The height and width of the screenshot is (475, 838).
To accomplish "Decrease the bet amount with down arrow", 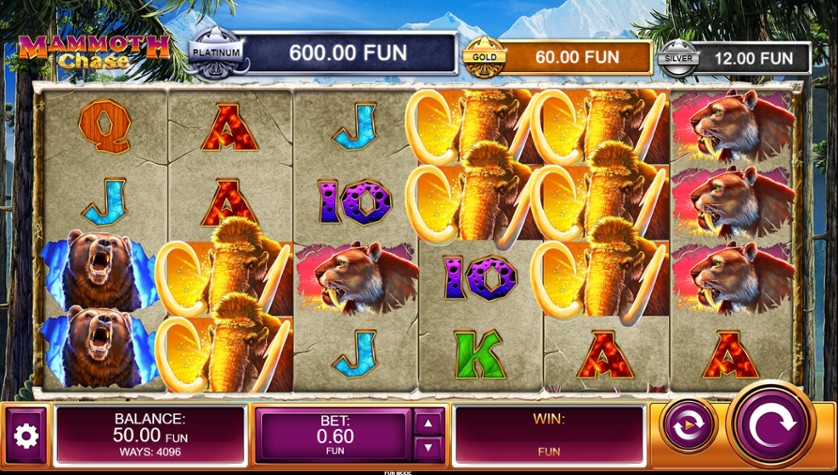I will pos(428,448).
